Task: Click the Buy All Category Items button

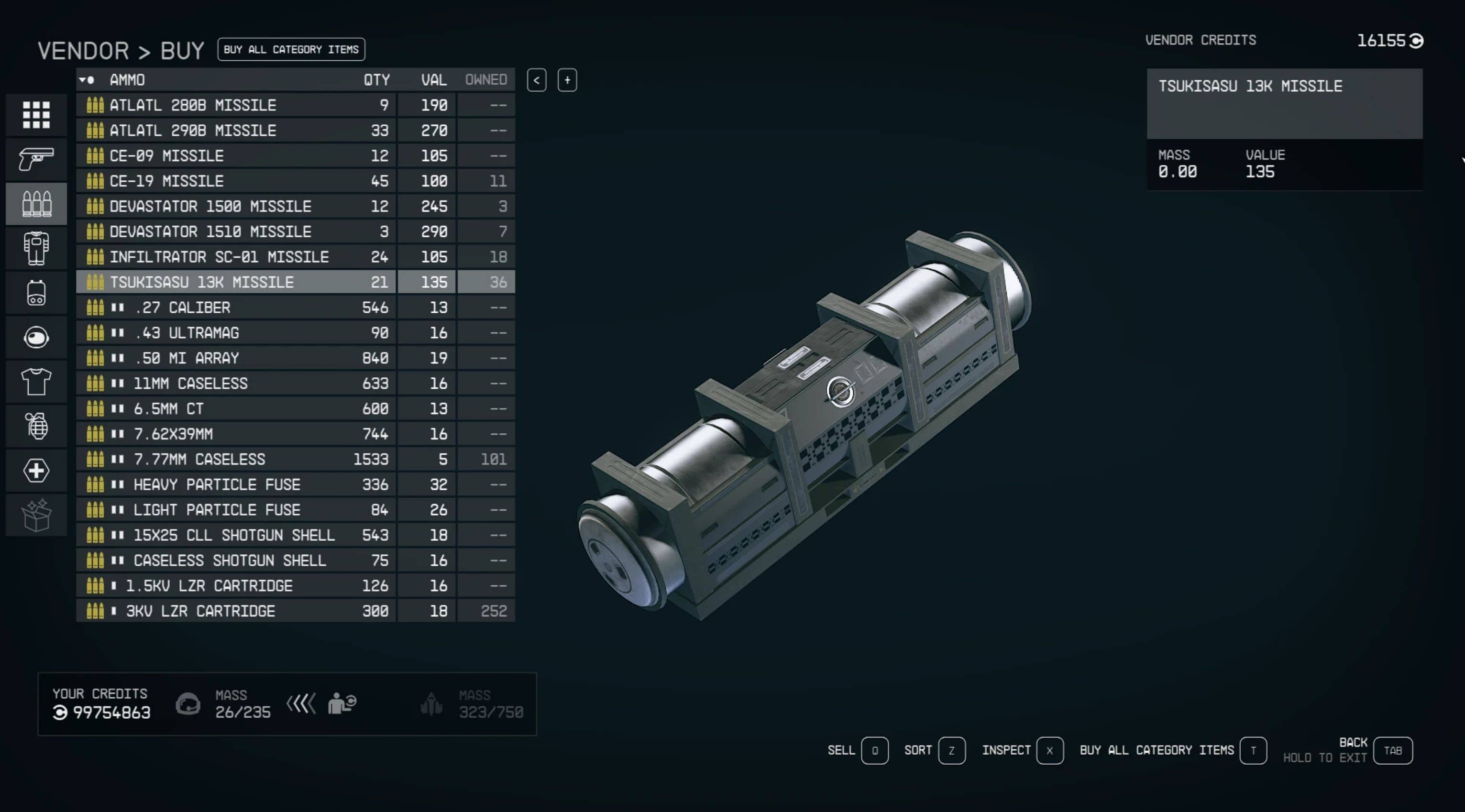Action: (x=291, y=49)
